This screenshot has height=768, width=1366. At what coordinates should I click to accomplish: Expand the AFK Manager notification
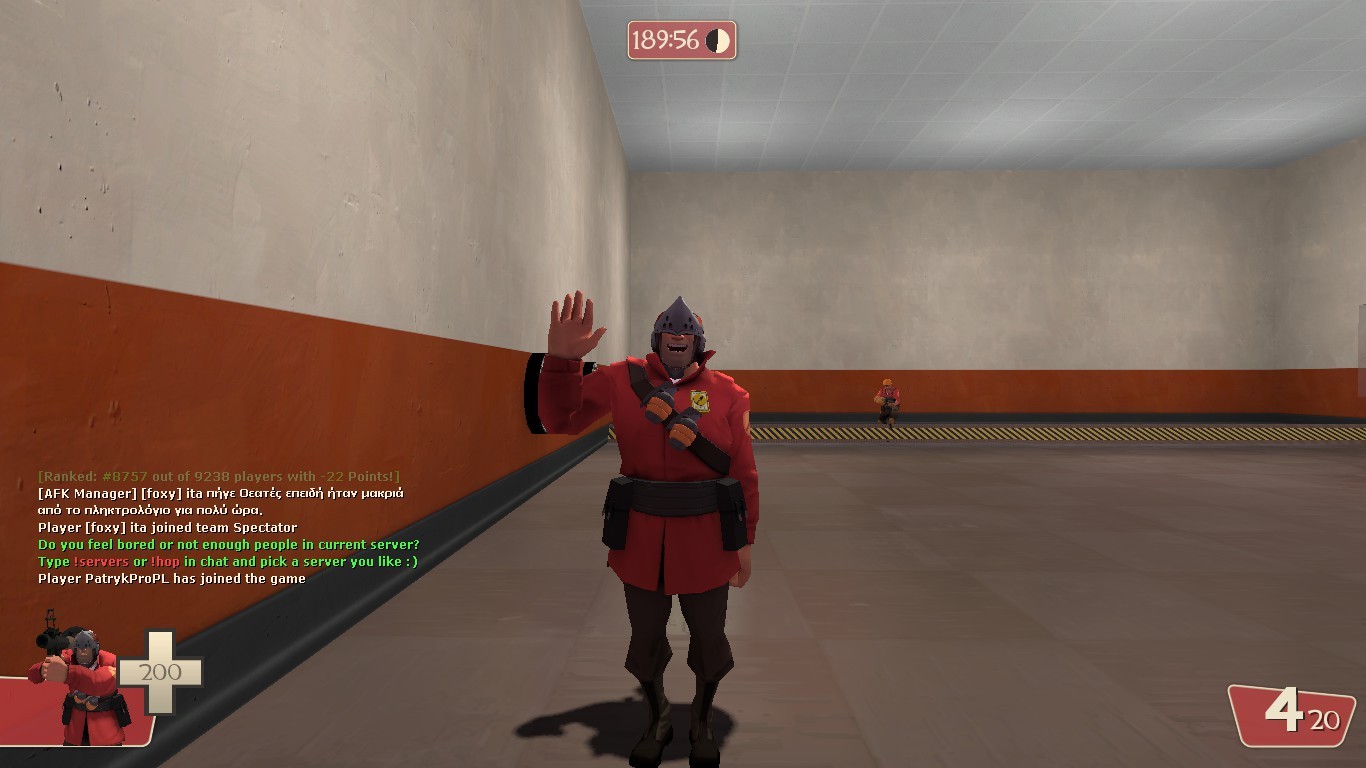(x=220, y=493)
